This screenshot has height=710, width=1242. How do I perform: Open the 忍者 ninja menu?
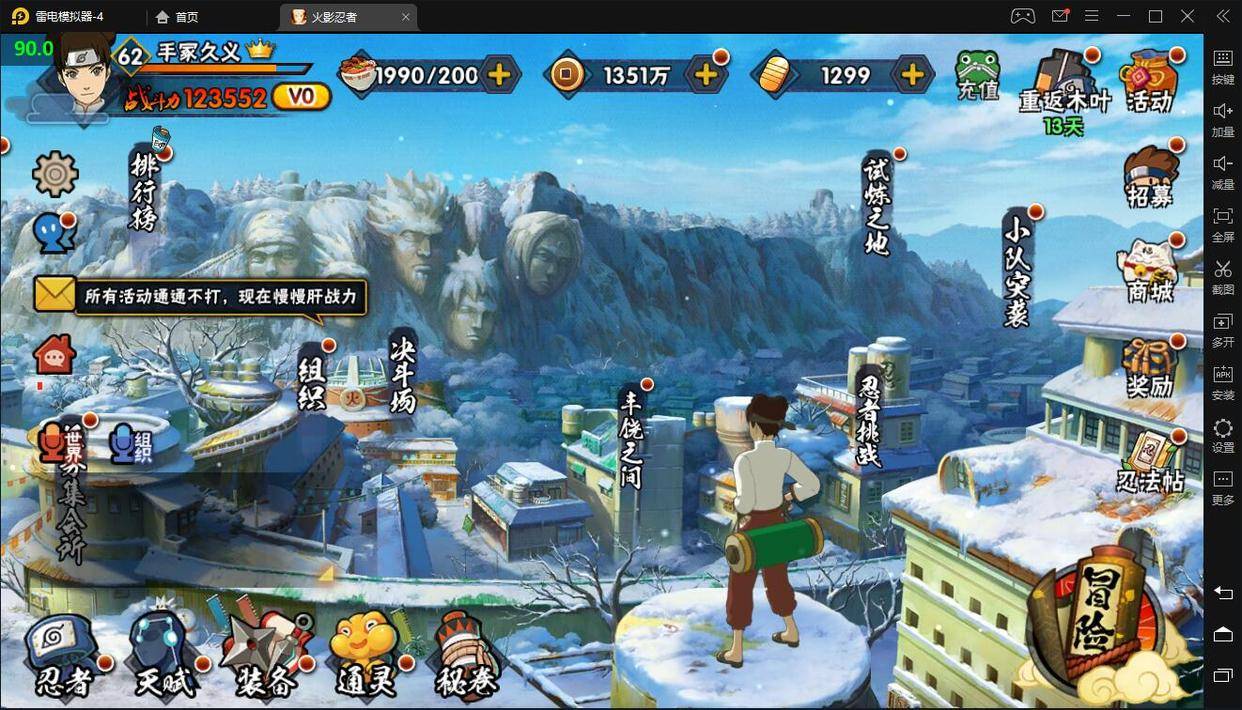click(64, 655)
